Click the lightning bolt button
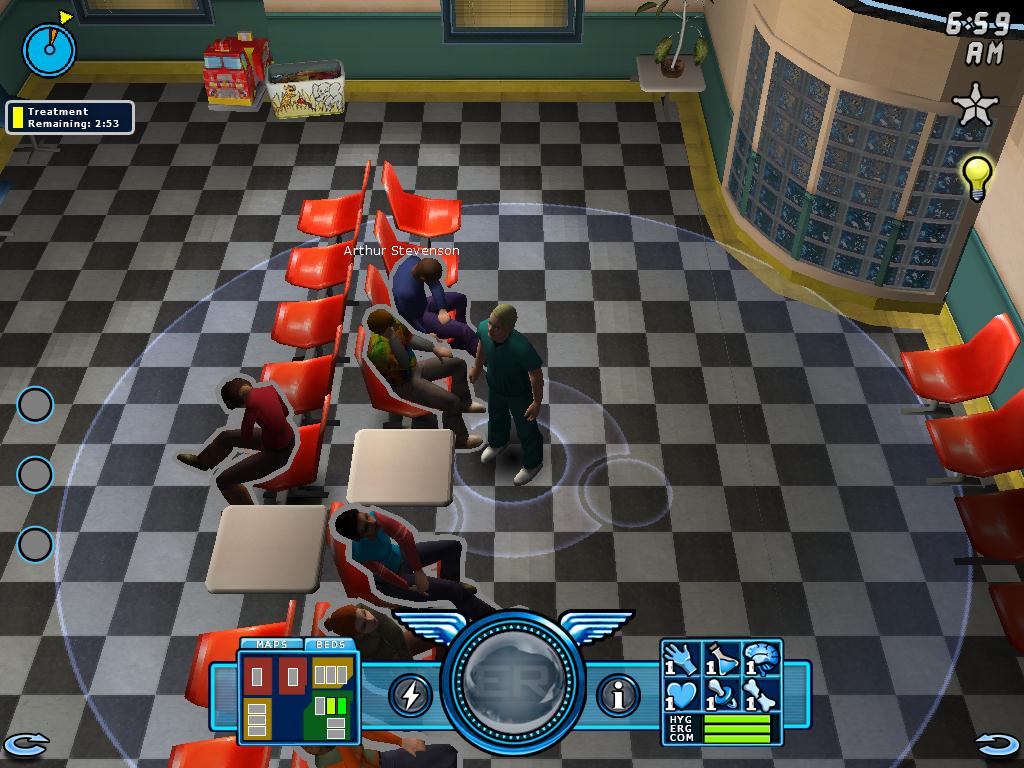 (x=409, y=695)
